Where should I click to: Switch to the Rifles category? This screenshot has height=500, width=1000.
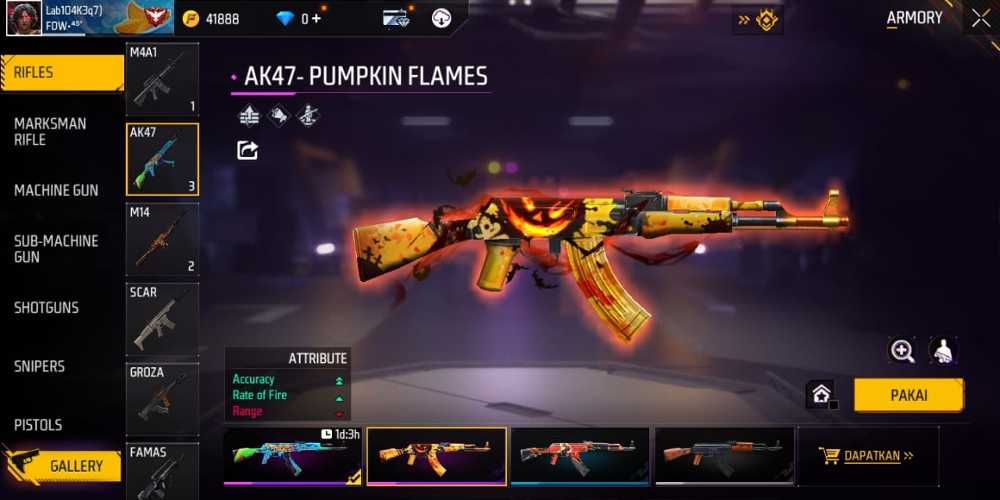click(x=60, y=73)
